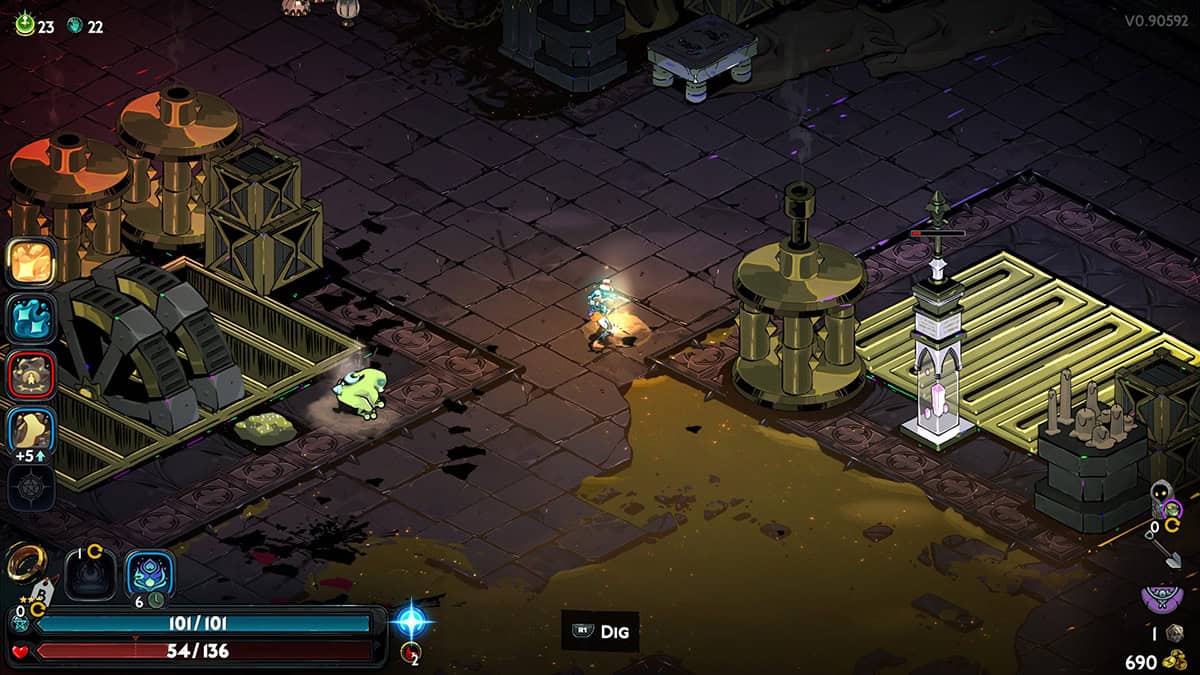
Task: Select the red-bordered boon icon
Action: coord(31,376)
